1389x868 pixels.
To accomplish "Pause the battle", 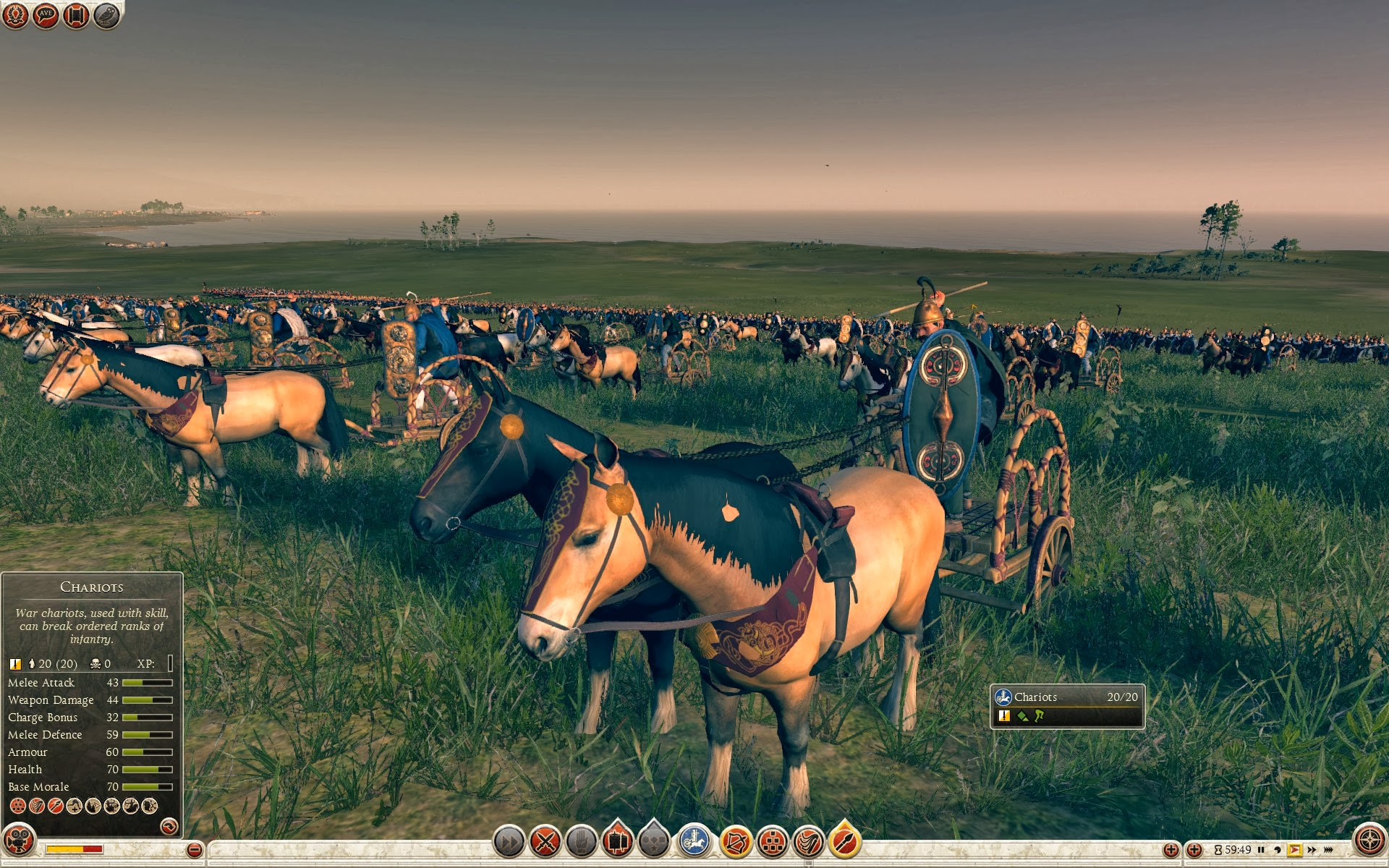I will tap(1261, 850).
